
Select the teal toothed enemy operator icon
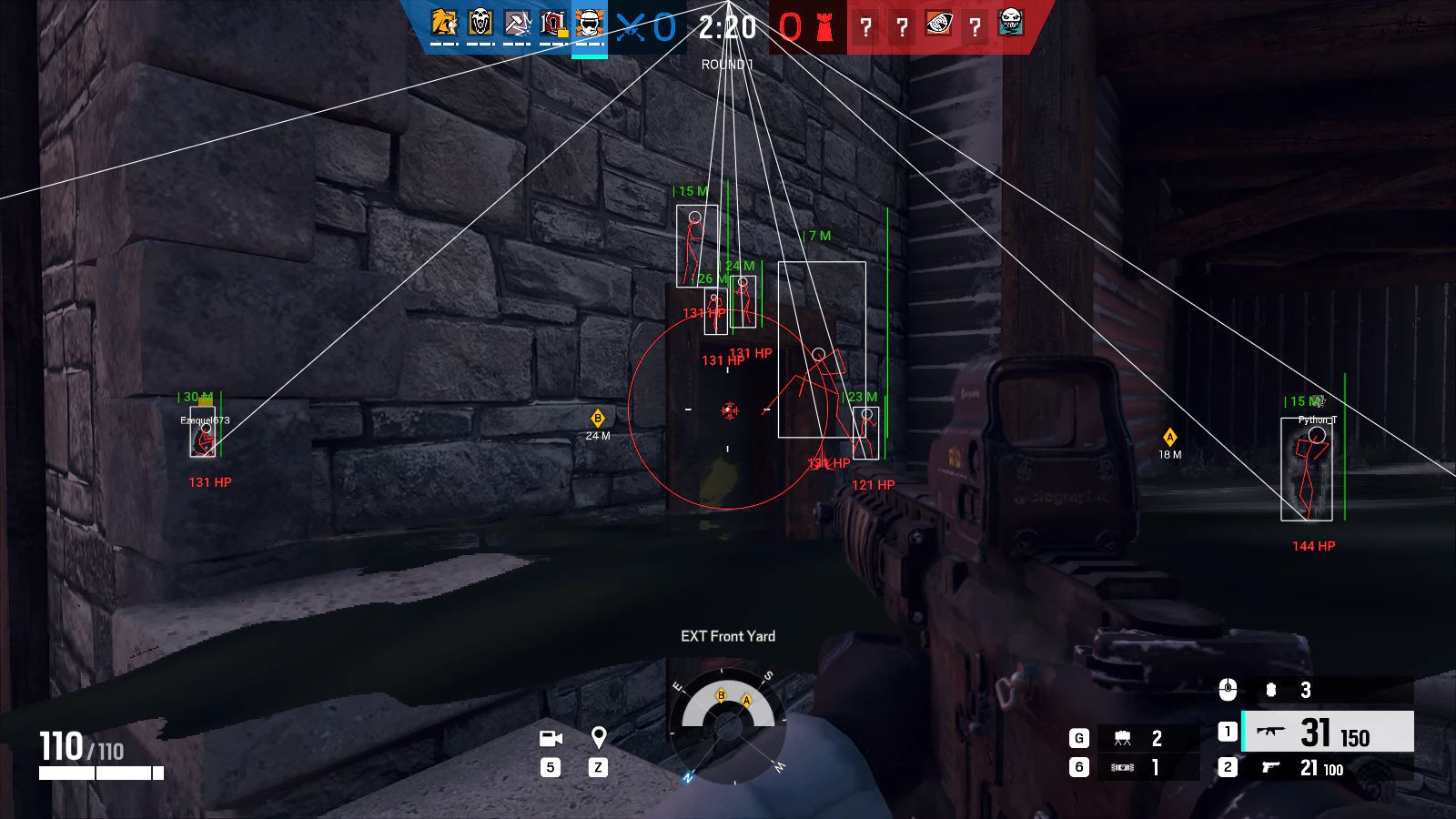coord(1010,23)
